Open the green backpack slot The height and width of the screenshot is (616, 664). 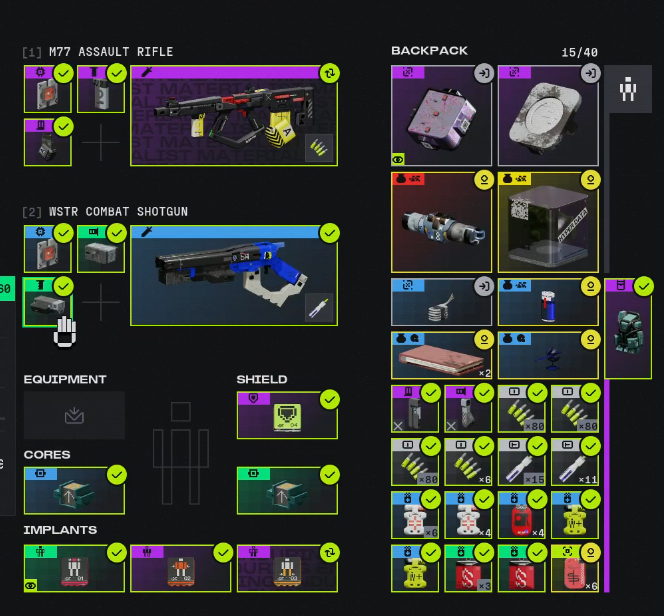[628, 329]
